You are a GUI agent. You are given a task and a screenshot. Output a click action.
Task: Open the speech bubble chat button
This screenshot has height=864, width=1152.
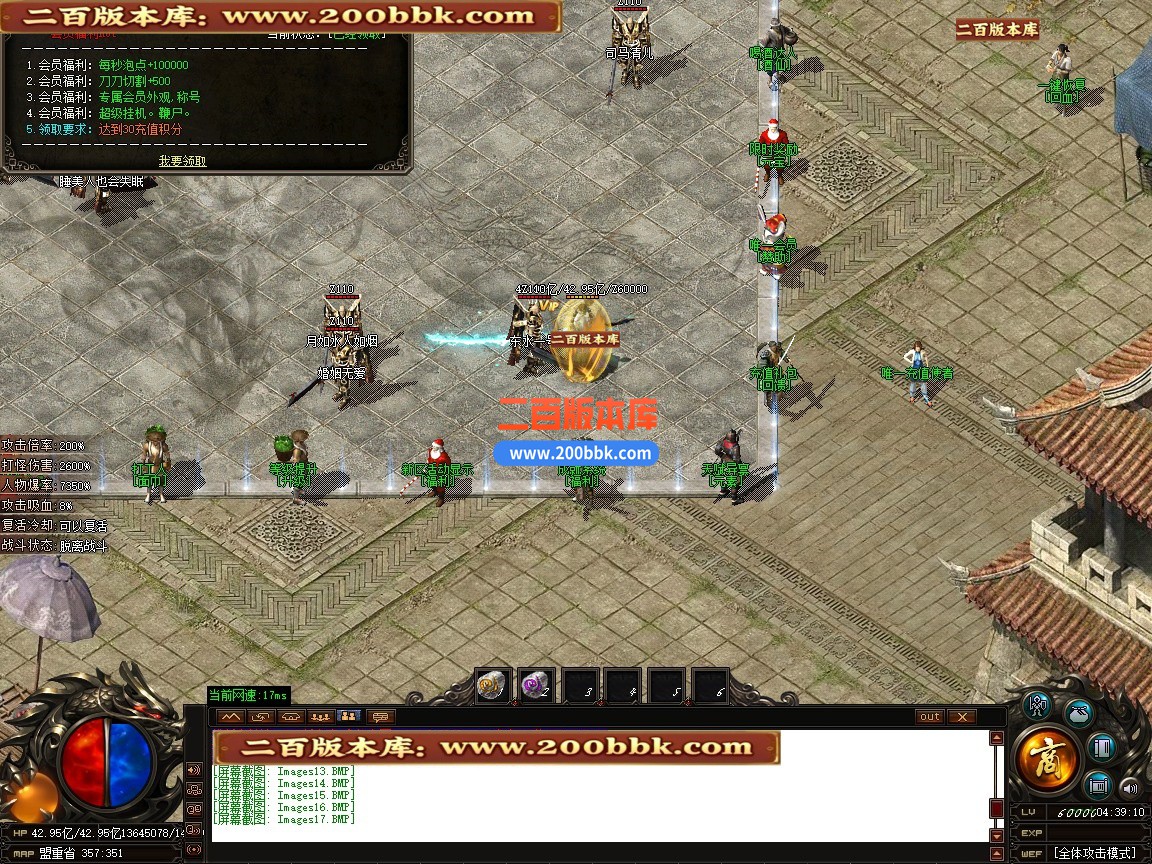(x=379, y=717)
